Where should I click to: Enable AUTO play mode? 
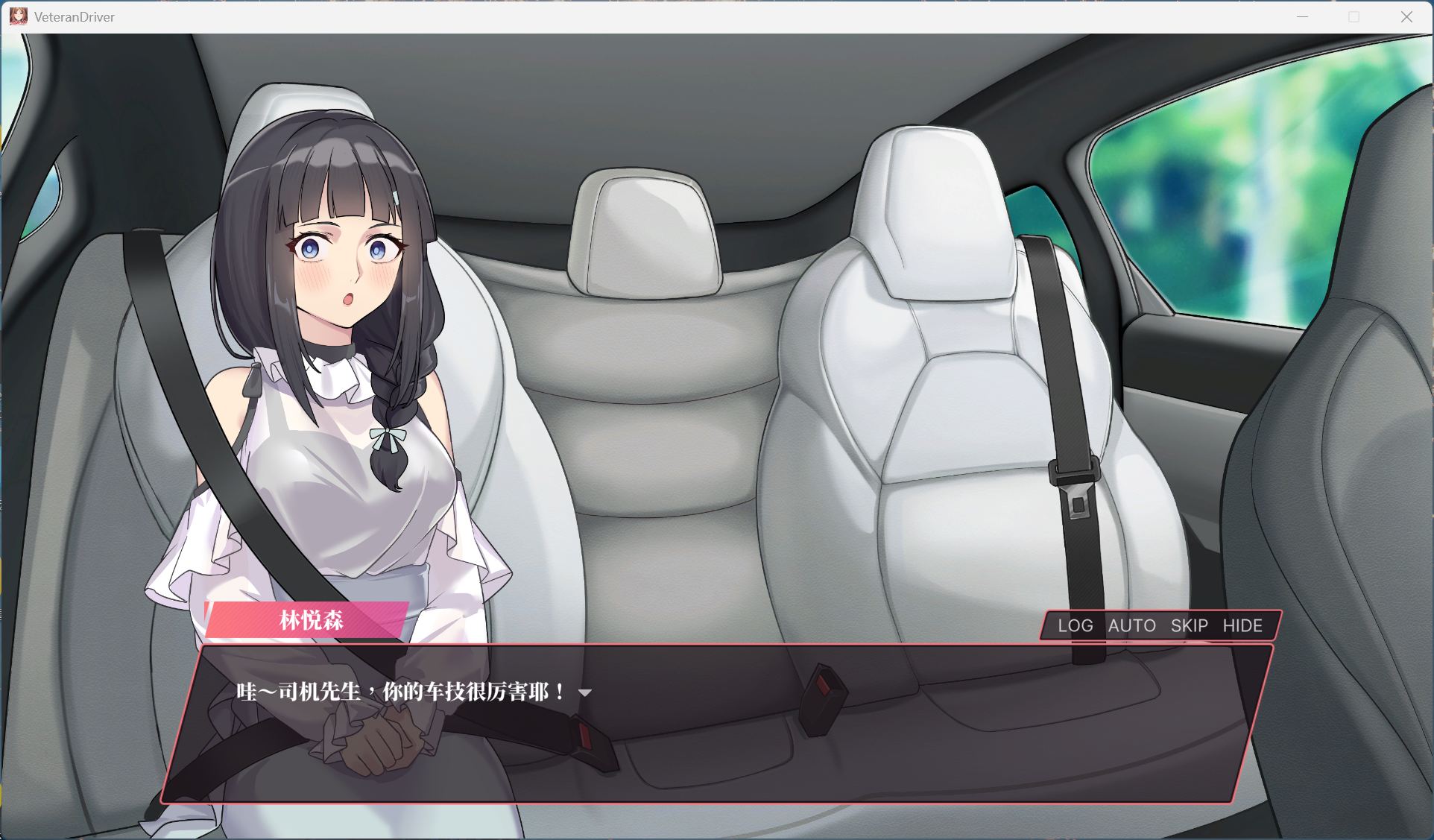click(1131, 626)
